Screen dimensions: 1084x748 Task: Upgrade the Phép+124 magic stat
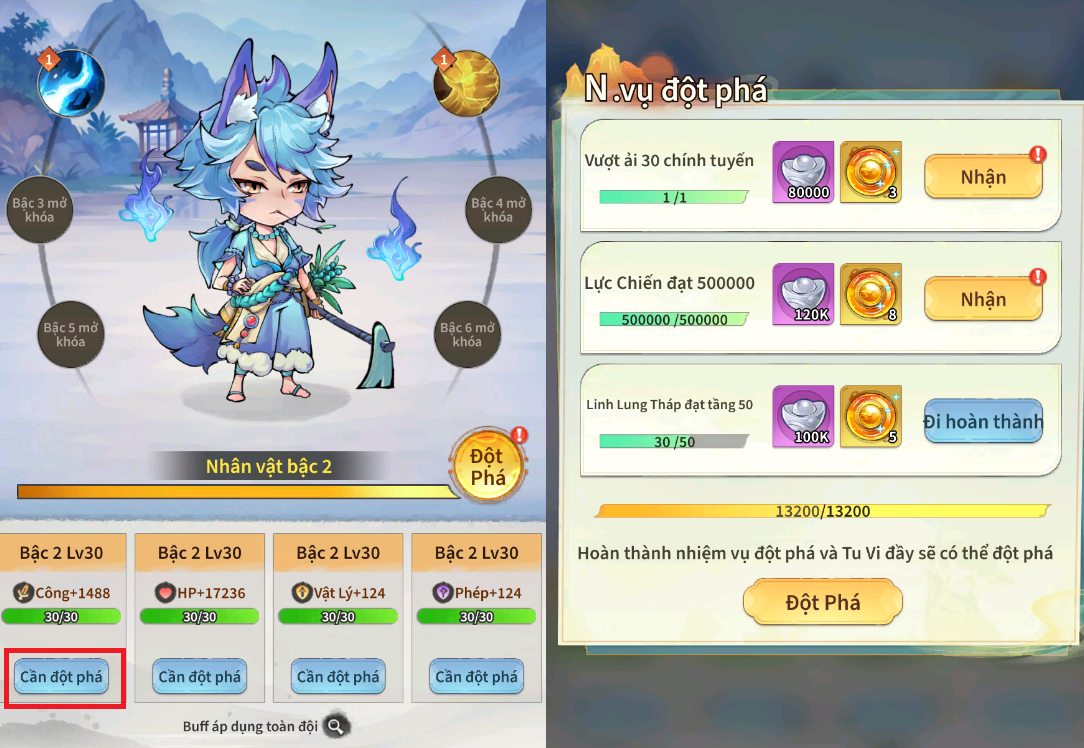(x=476, y=677)
